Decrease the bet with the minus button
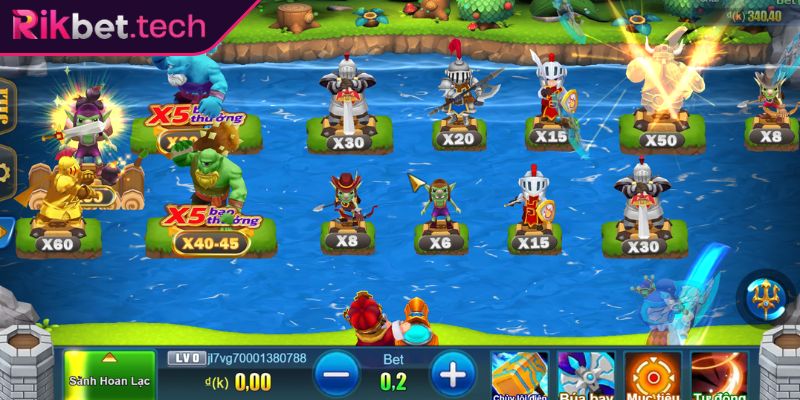This screenshot has width=800, height=400. [337, 375]
